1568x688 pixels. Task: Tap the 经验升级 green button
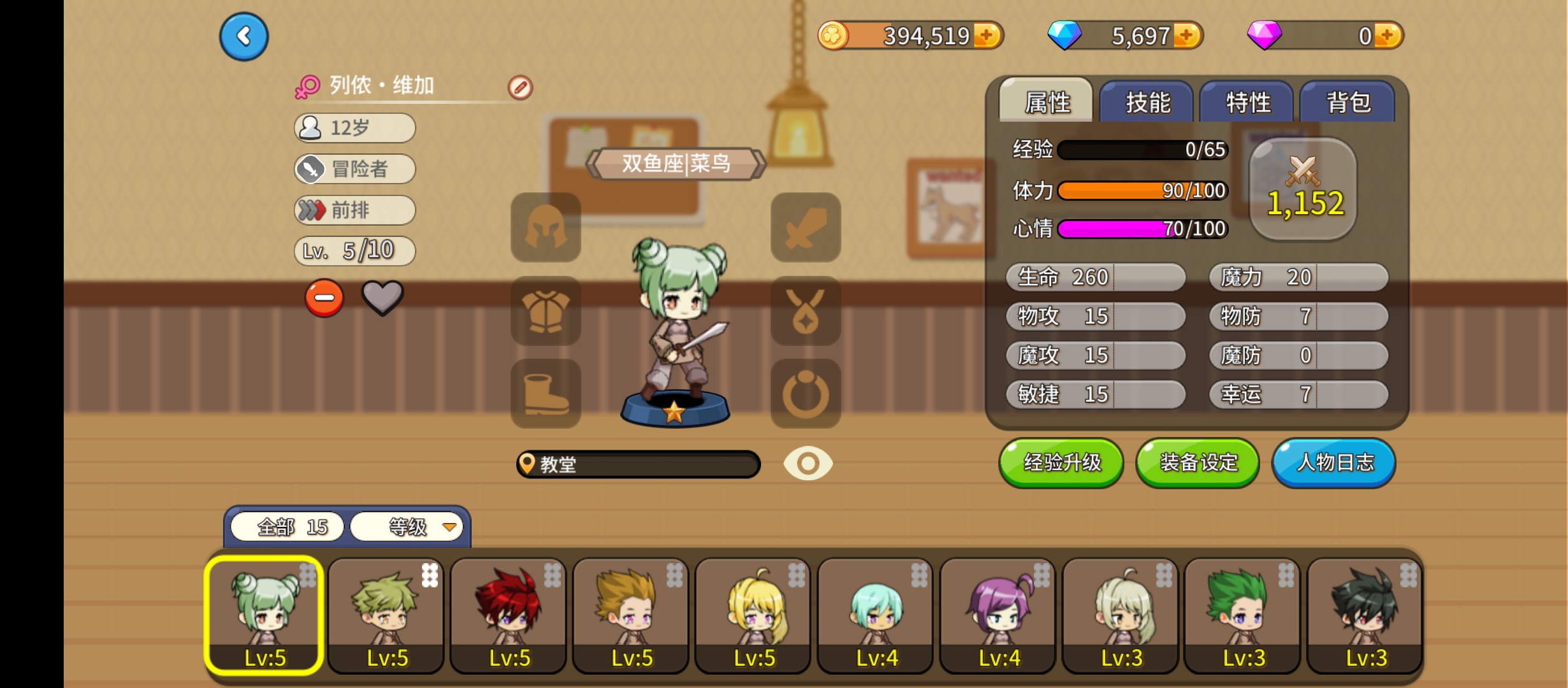(1061, 462)
